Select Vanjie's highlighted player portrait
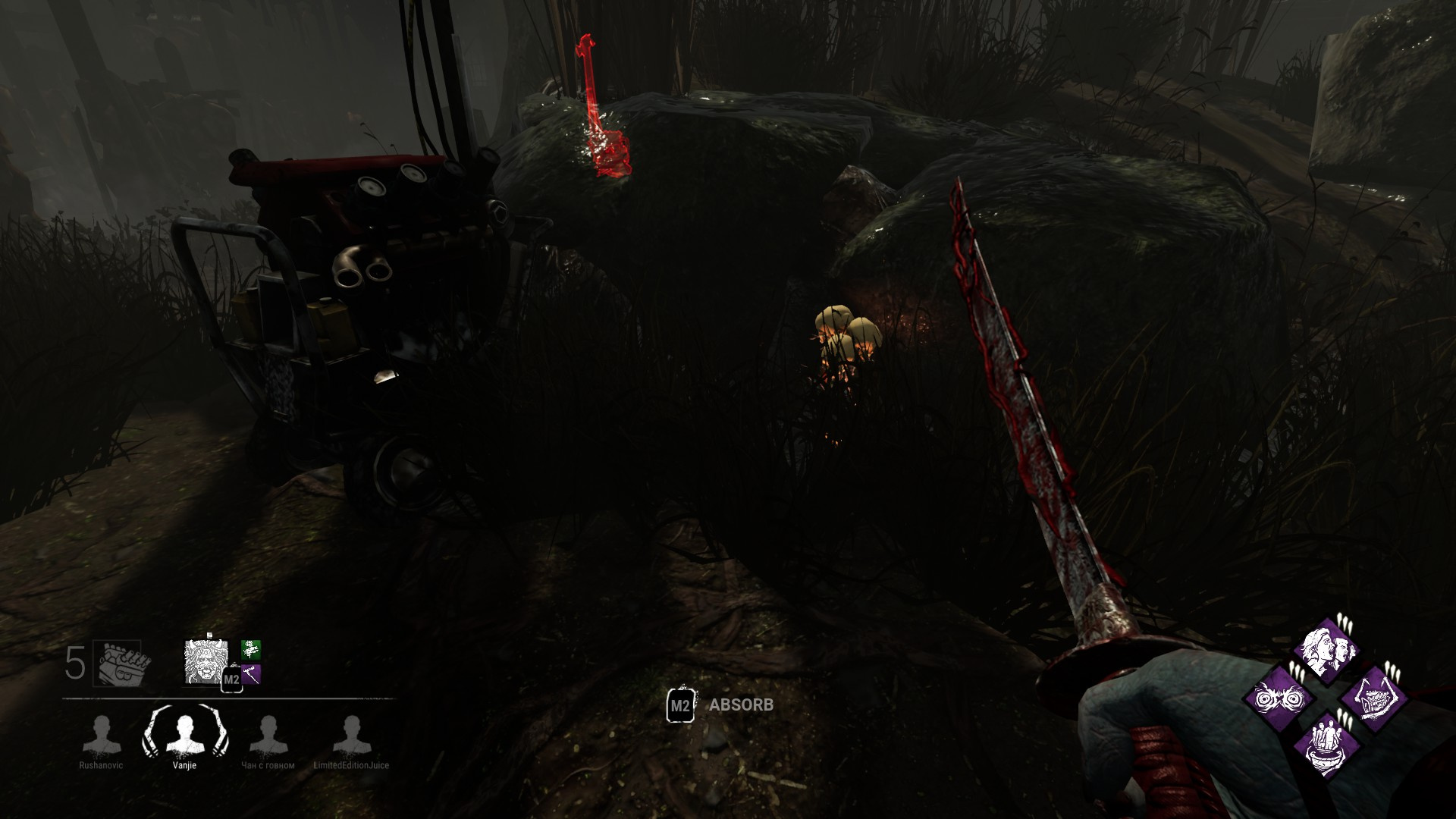Image resolution: width=1456 pixels, height=819 pixels. [x=187, y=733]
